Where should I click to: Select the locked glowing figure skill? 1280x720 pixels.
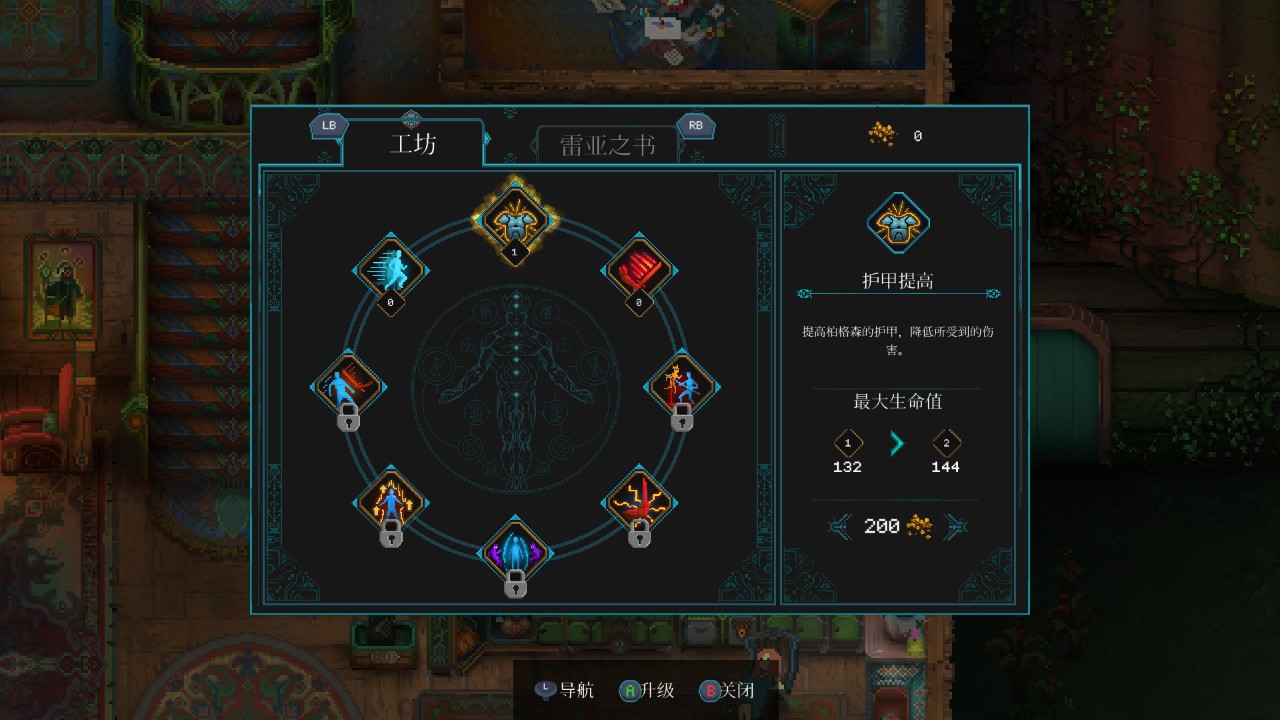click(391, 501)
